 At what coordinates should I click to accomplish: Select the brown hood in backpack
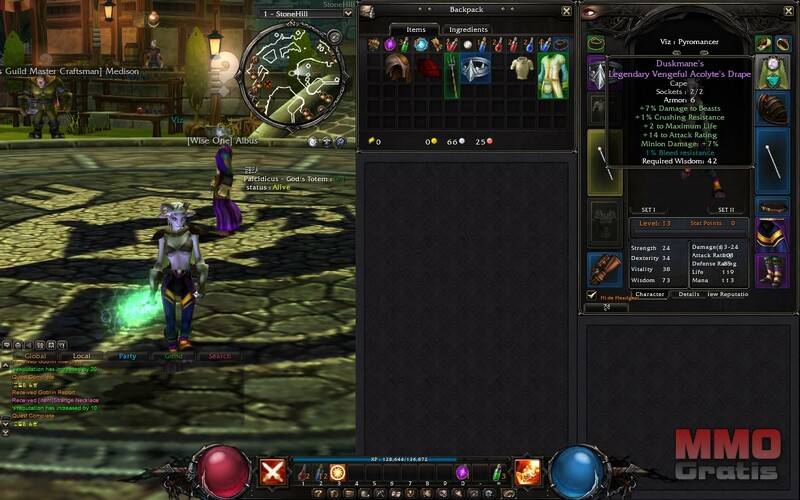[x=399, y=67]
